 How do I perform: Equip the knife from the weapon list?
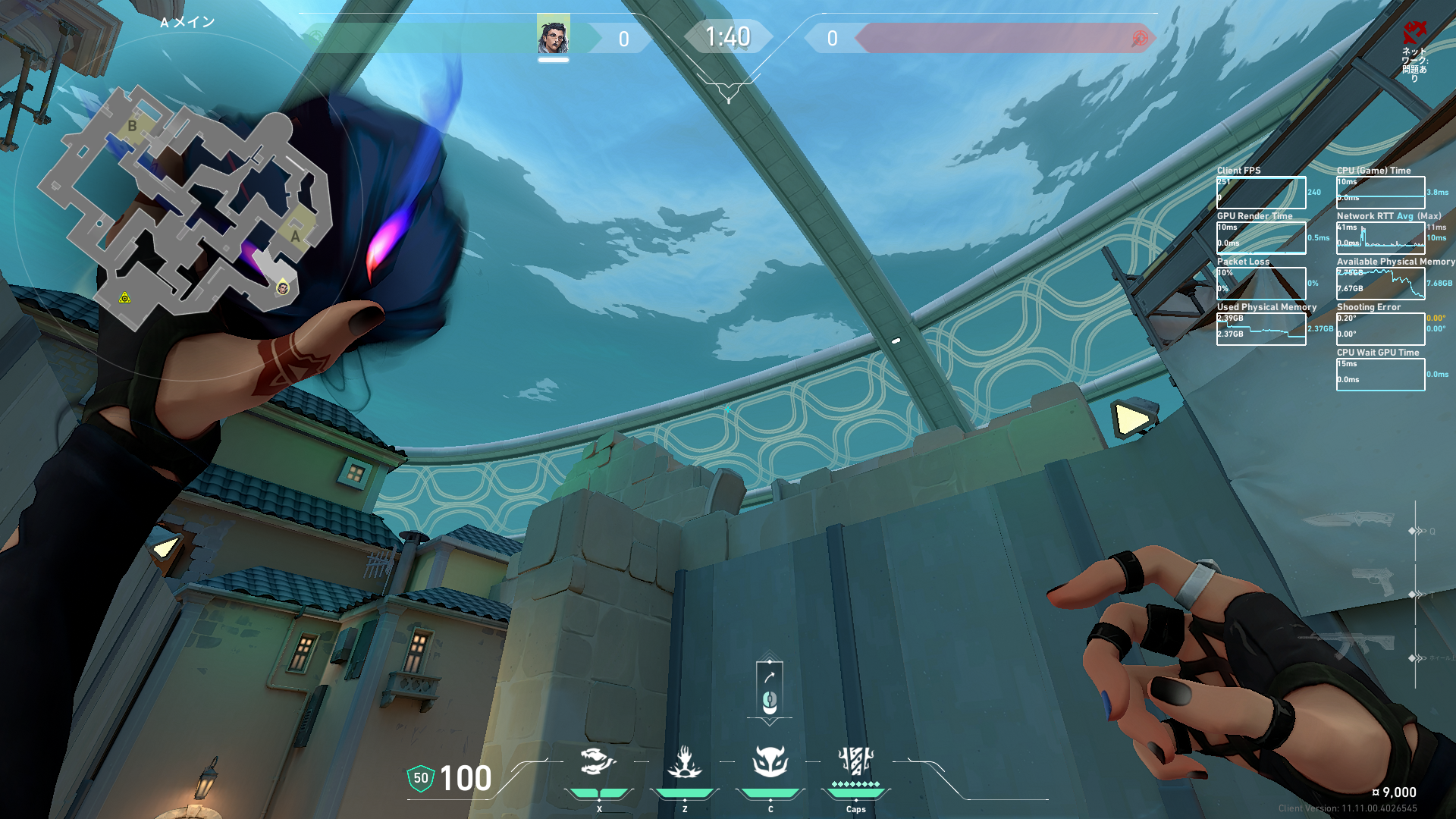[x=1348, y=521]
